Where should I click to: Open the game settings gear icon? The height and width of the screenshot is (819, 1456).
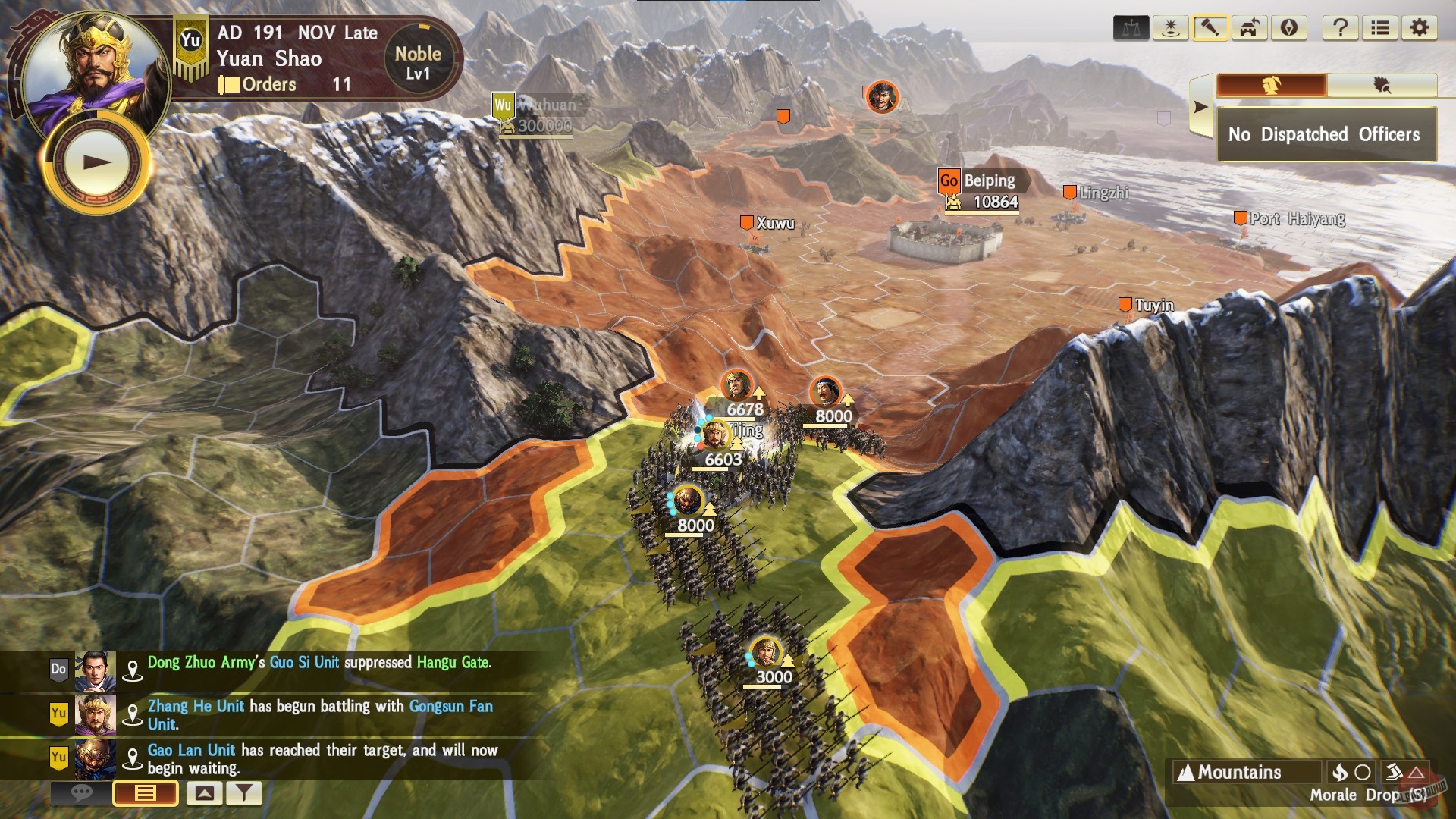(1420, 28)
